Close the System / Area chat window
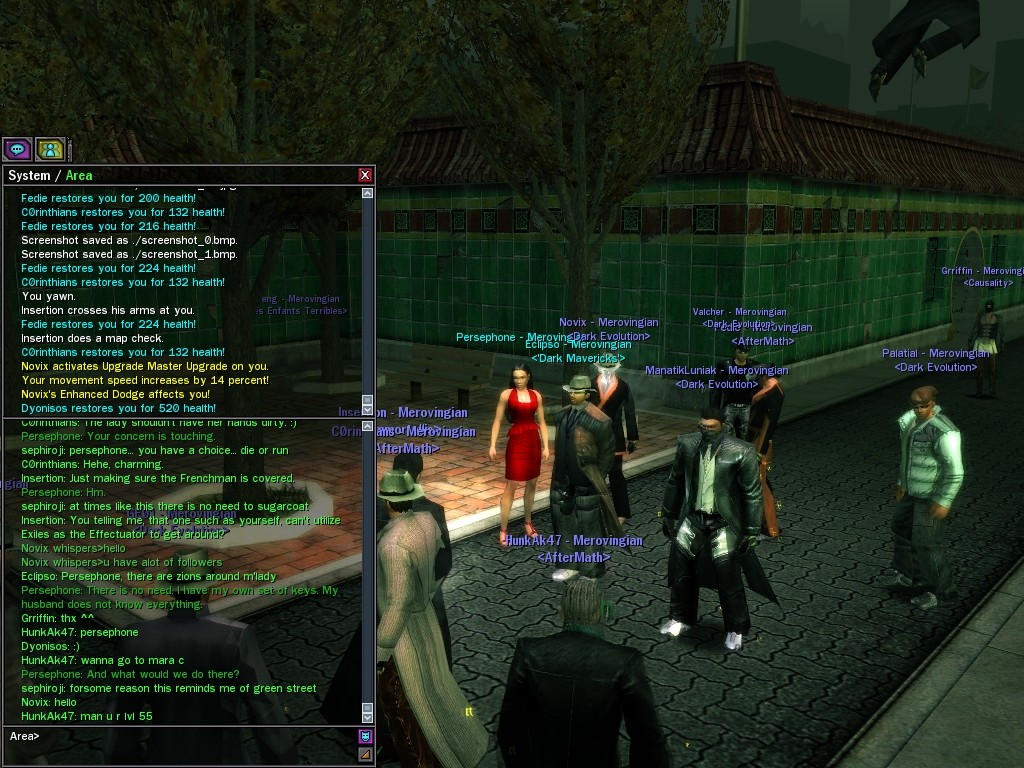Screen dimensions: 1024x768 click(x=365, y=175)
